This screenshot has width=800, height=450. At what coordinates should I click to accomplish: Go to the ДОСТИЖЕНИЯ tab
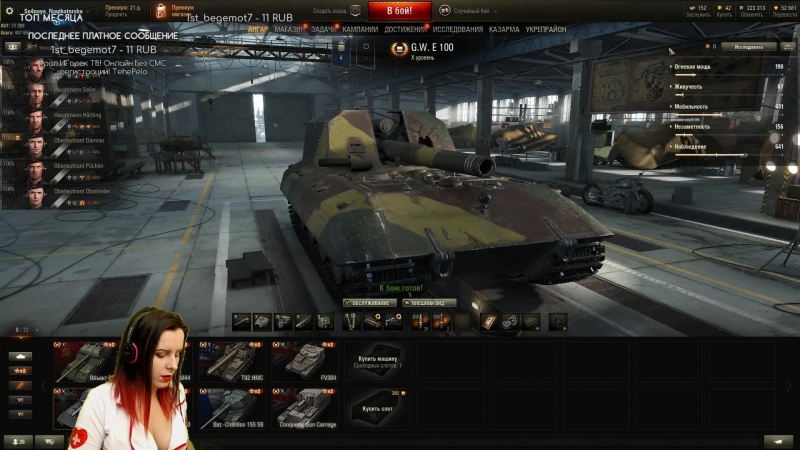point(406,30)
